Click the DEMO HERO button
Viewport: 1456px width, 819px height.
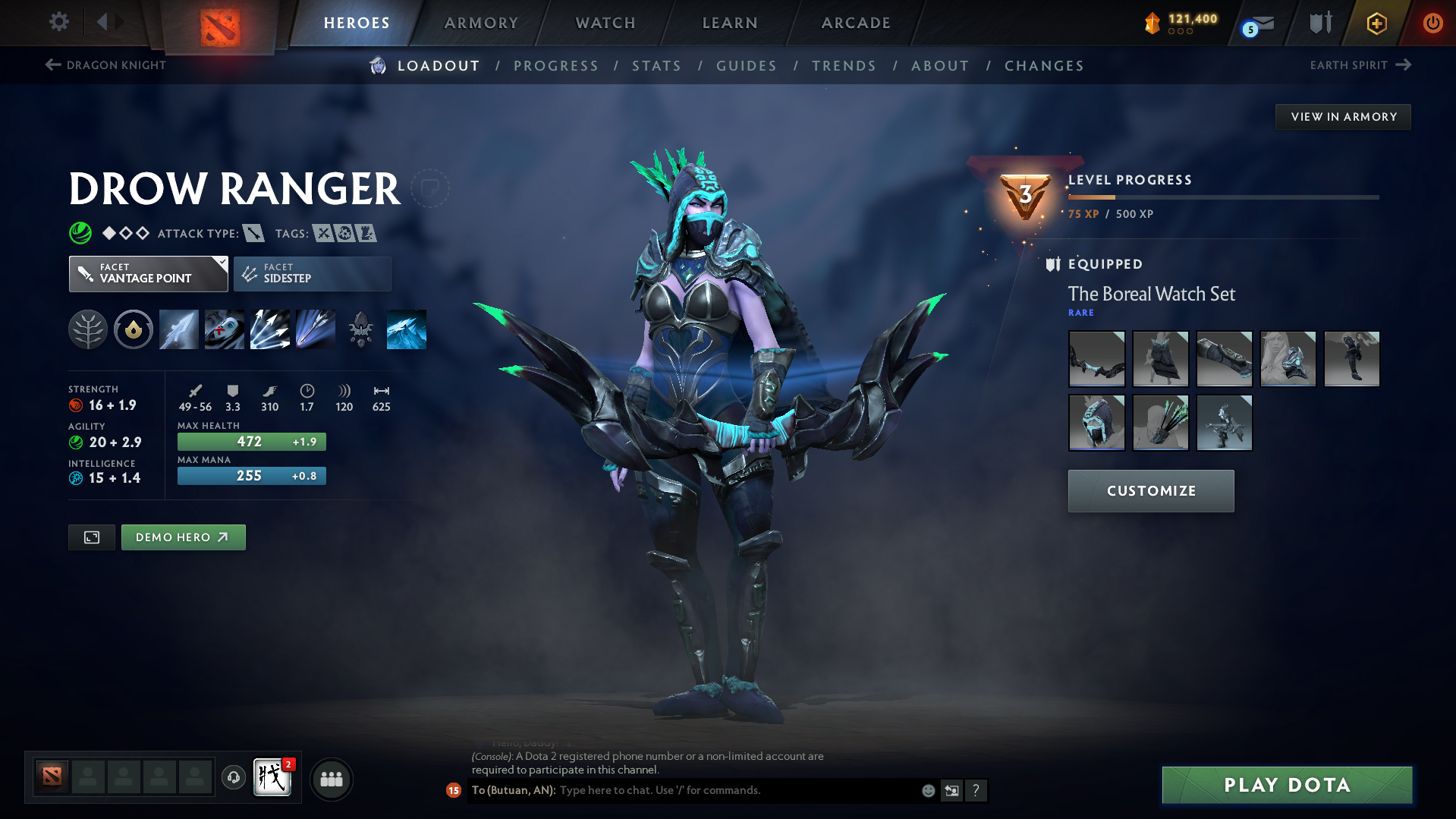point(183,537)
